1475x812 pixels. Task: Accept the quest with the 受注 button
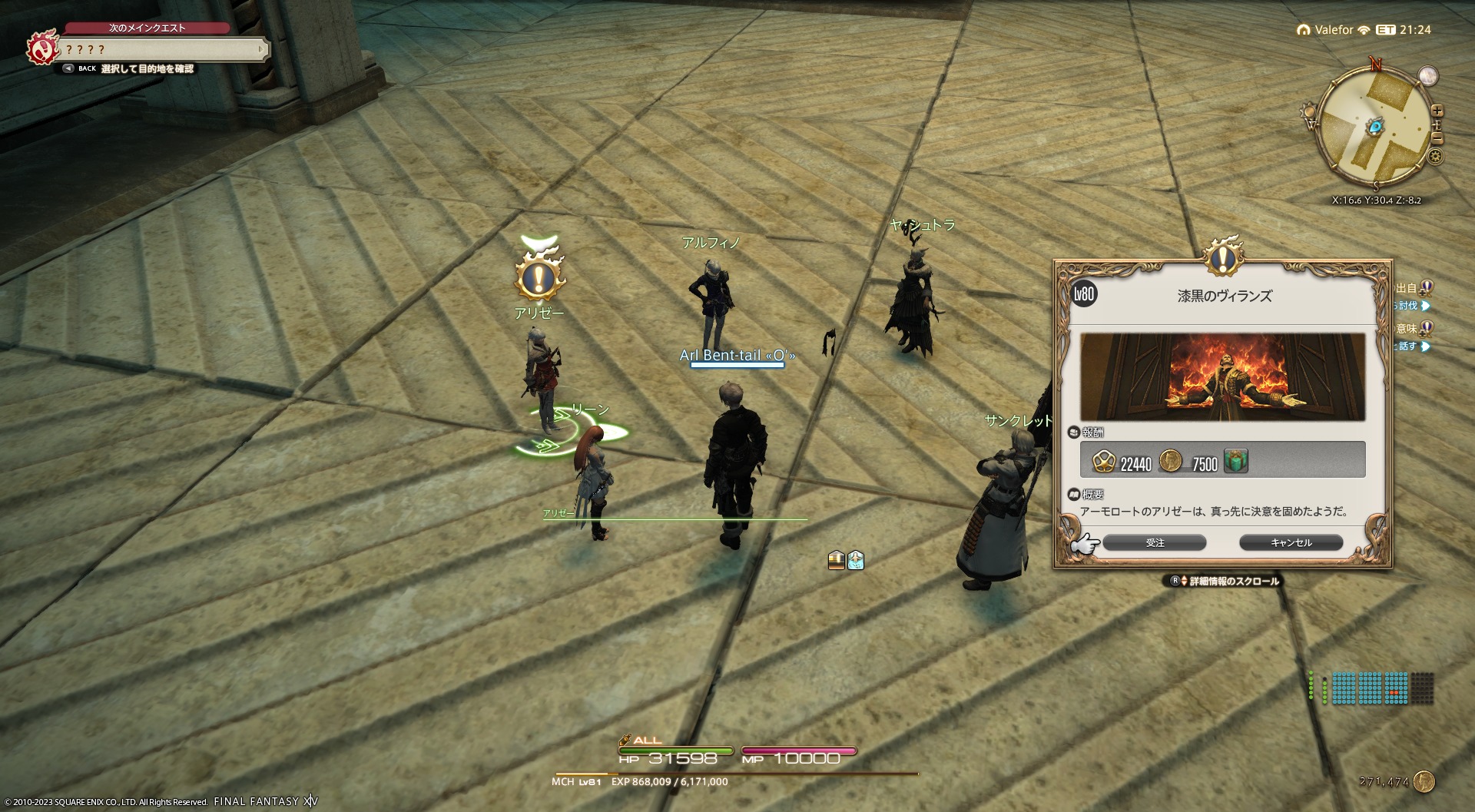tap(1154, 543)
